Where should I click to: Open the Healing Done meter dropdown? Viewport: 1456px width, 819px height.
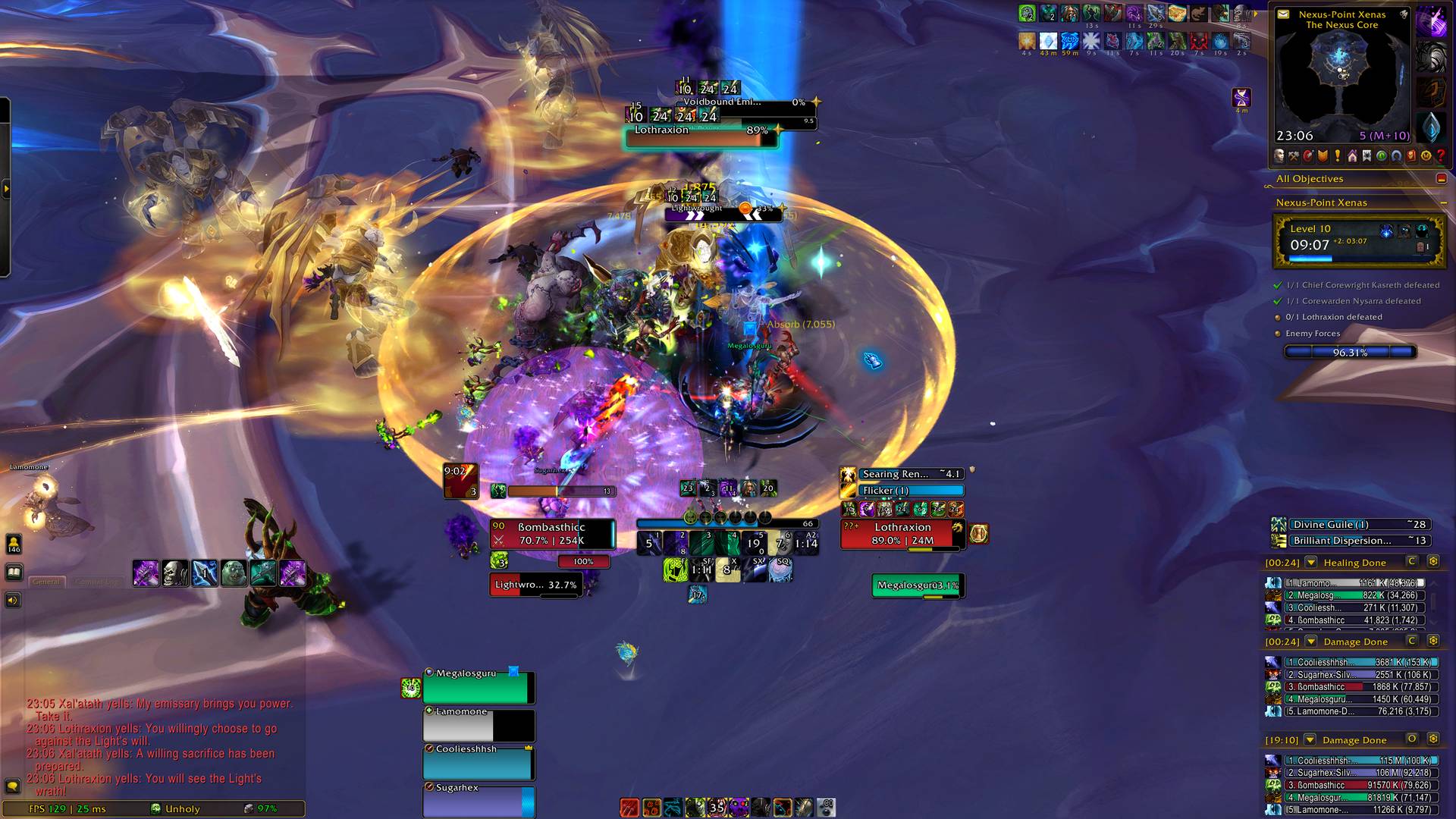[x=1311, y=563]
